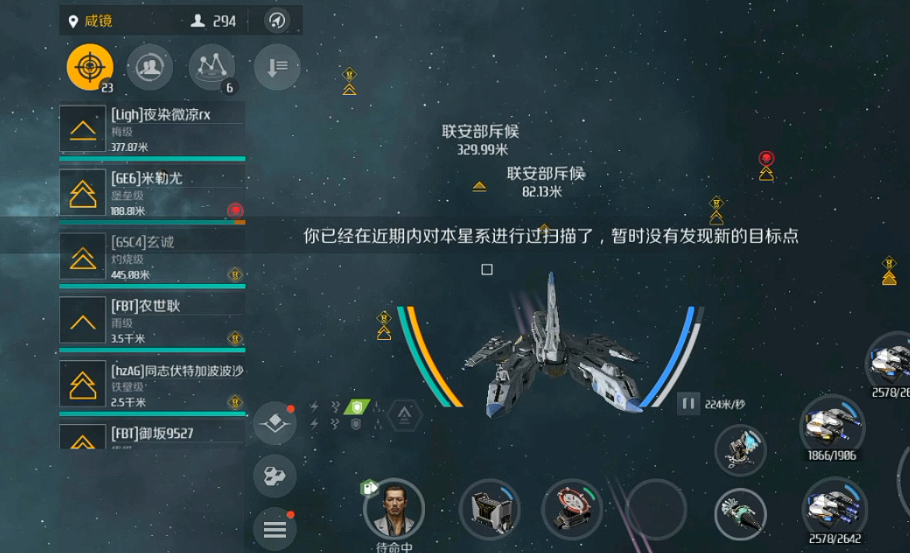Activate the grey boxy module beside the portrait

[489, 508]
